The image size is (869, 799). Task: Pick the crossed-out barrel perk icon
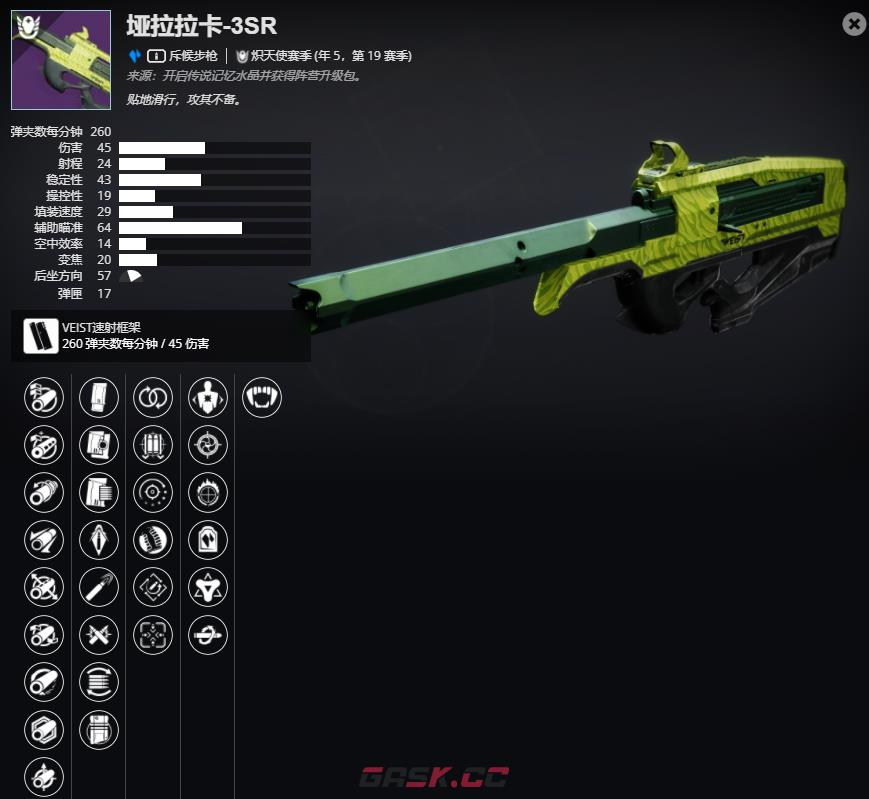[x=44, y=587]
